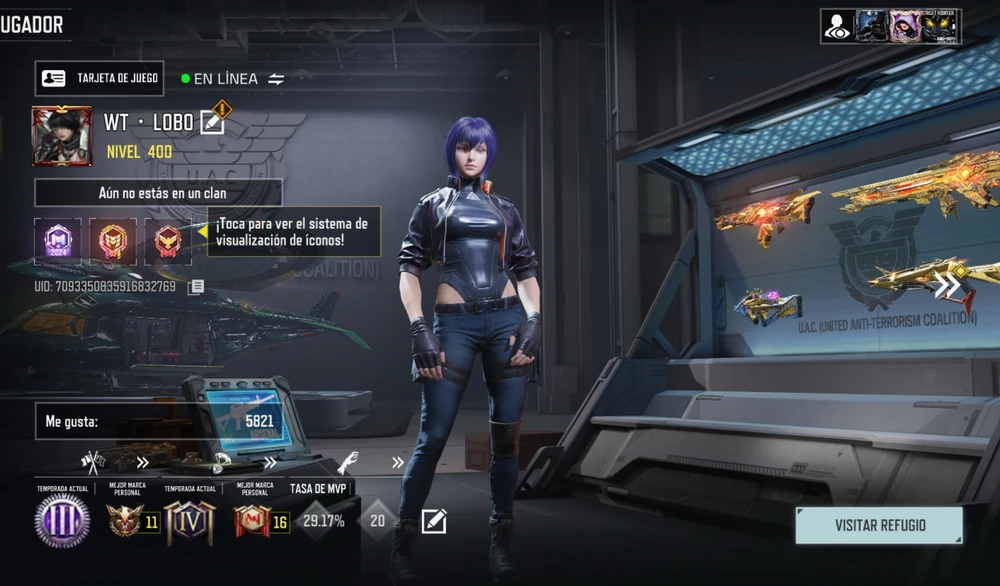This screenshot has height=586, width=1000.
Task: Edit the stats display with pencil icon
Action: [434, 521]
